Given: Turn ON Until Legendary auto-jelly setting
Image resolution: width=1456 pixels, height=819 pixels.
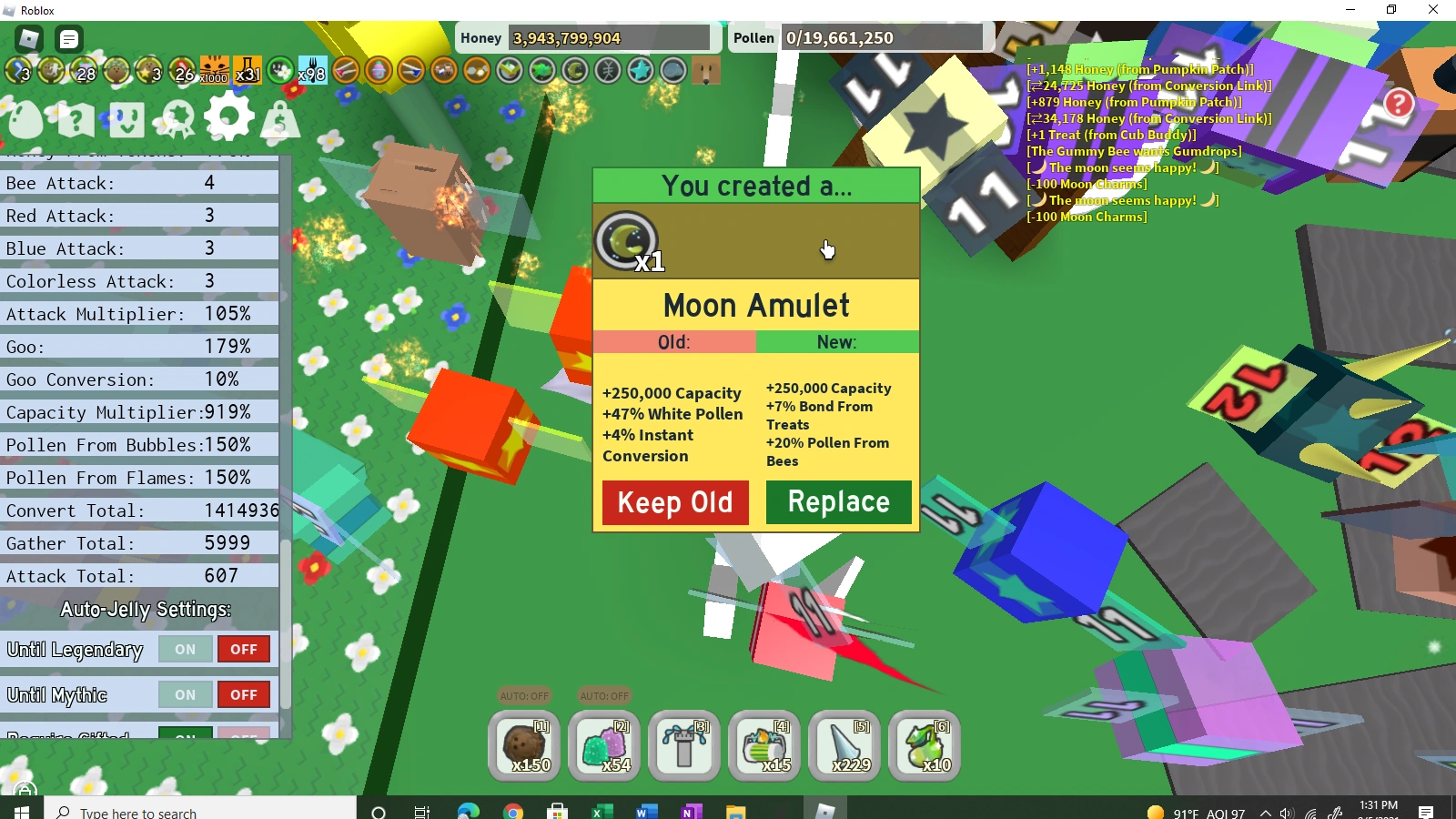Looking at the screenshot, I should tap(185, 649).
